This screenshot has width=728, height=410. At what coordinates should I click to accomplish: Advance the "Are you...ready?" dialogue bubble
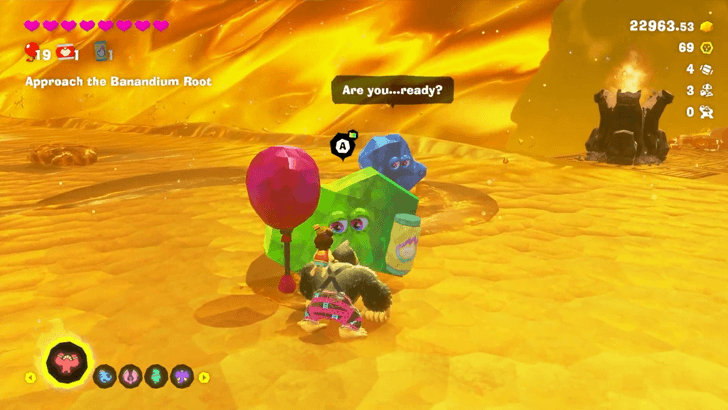392,90
